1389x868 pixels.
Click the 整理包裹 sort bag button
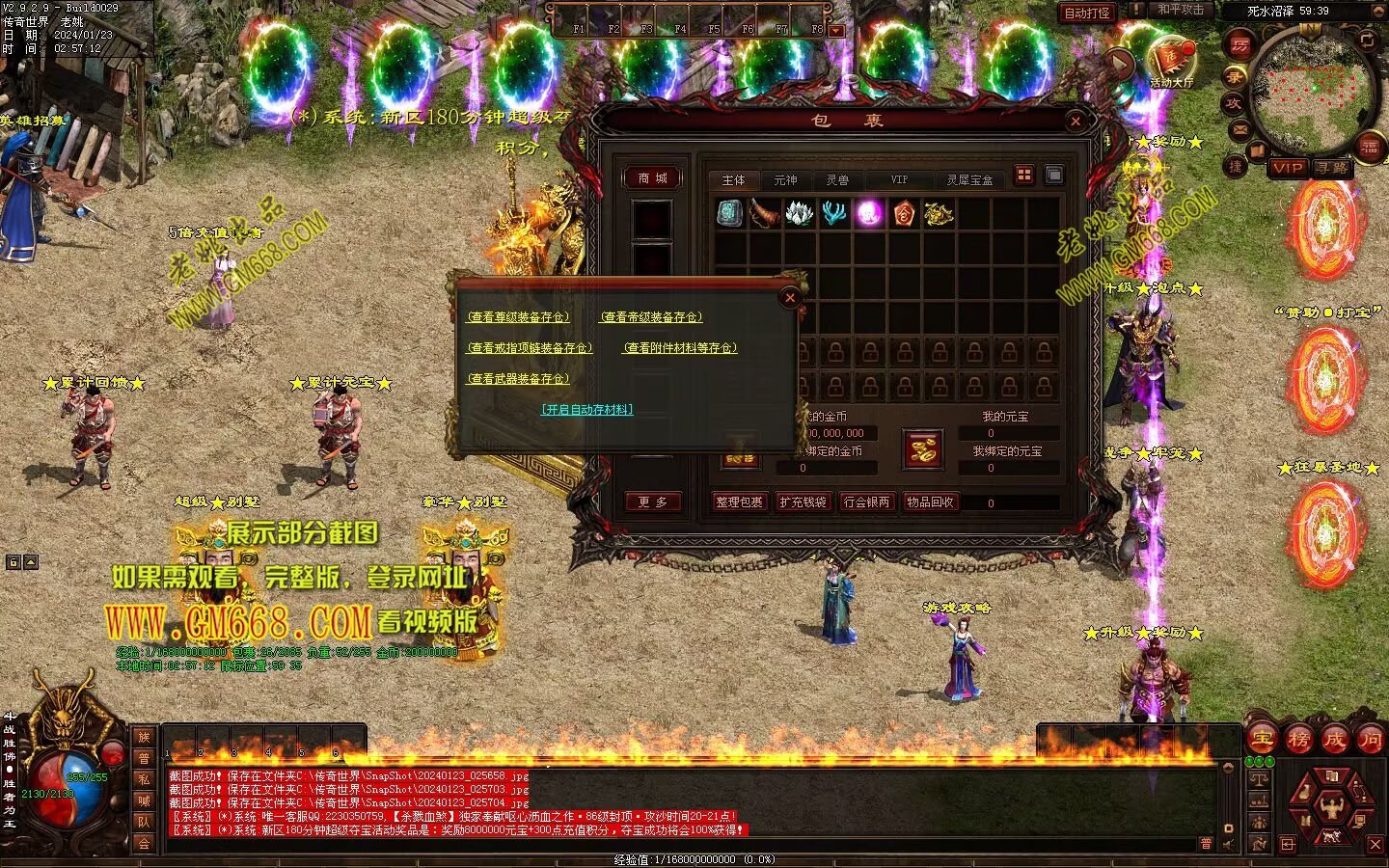coord(740,502)
